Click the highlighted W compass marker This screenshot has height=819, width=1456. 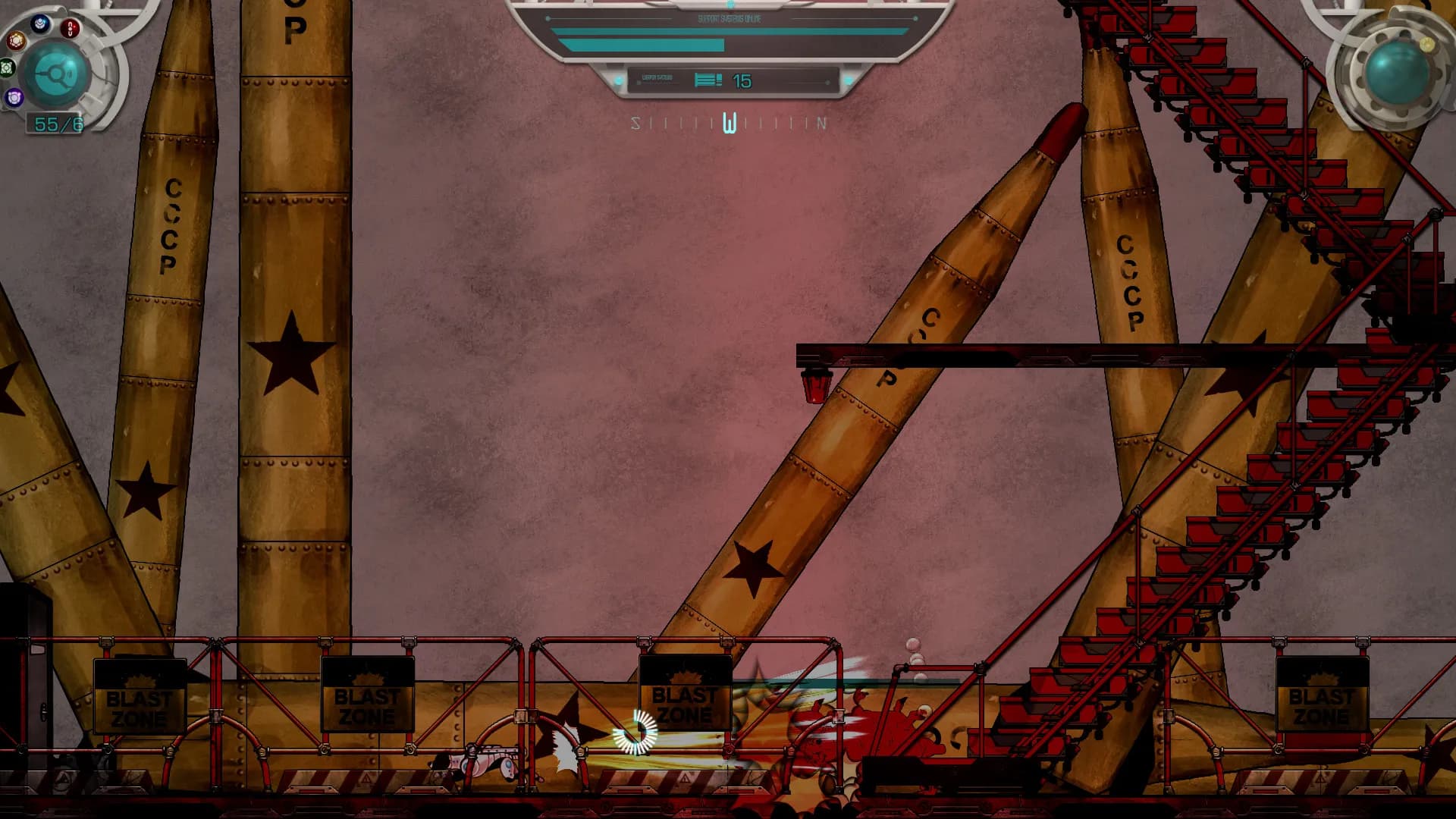[x=730, y=123]
